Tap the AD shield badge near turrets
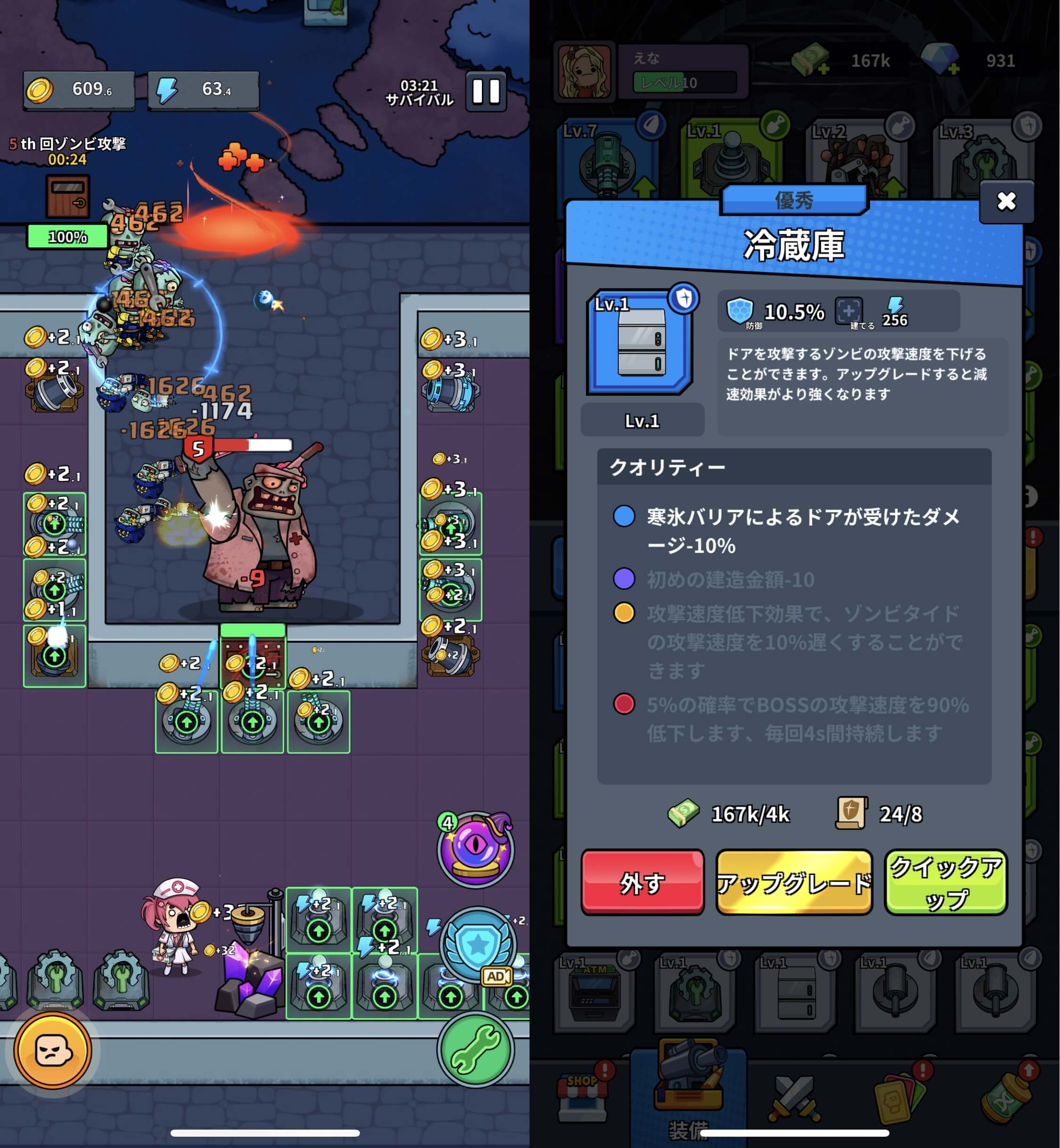Viewport: 1060px width, 1148px height. pos(497,976)
